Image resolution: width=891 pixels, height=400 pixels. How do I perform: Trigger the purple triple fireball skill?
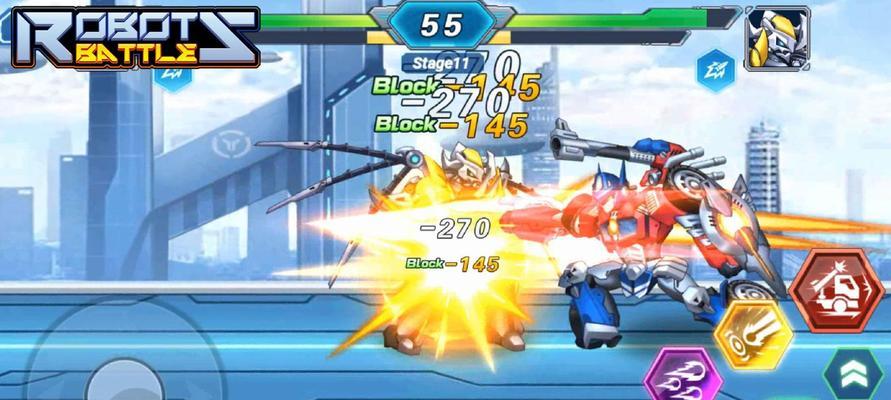(x=681, y=378)
